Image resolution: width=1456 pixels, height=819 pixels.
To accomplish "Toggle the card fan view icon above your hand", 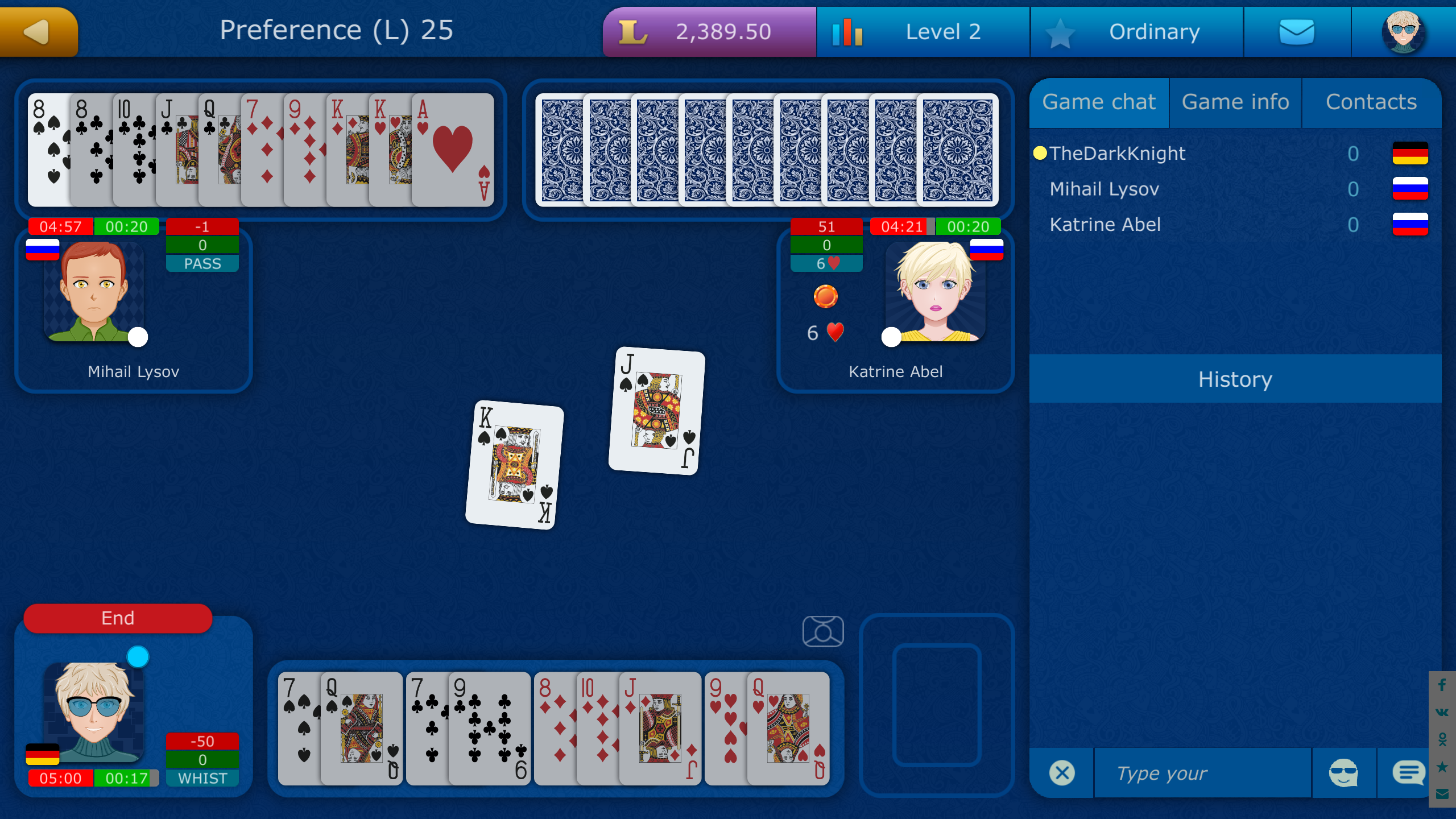I will tap(824, 630).
